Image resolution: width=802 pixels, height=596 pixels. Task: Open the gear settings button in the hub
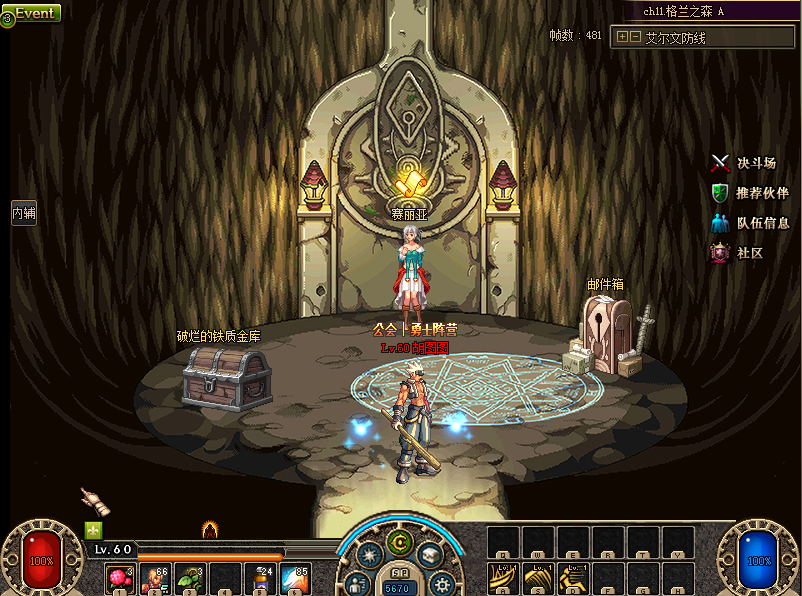tap(441, 583)
